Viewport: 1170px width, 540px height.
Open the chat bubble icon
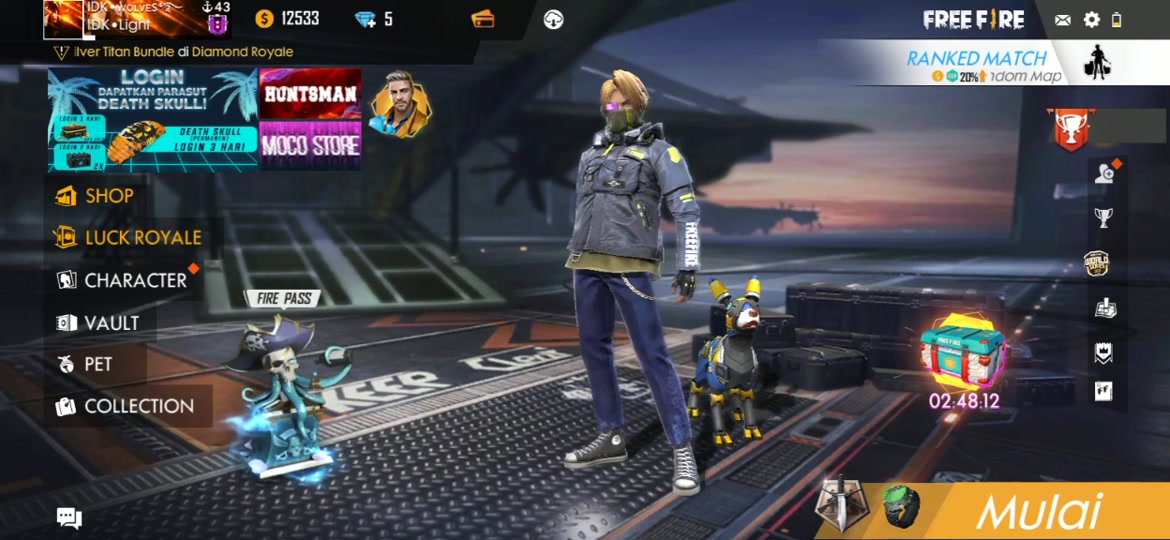pos(69,517)
